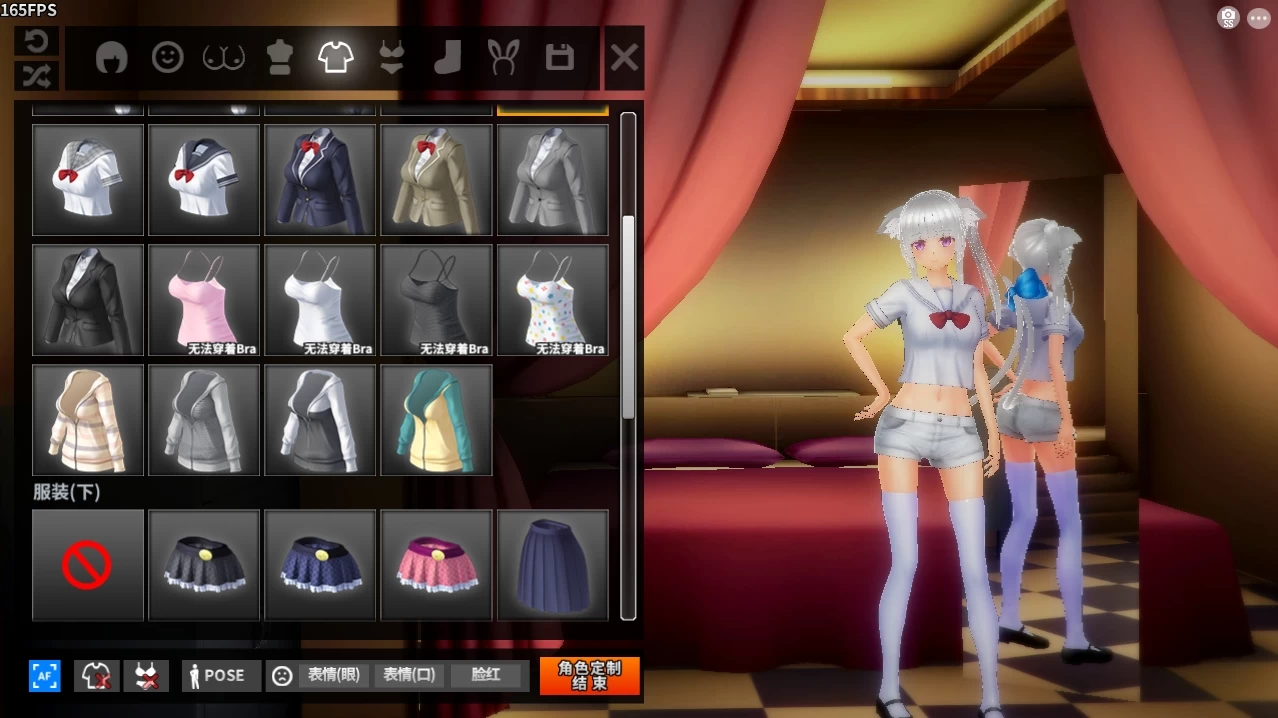This screenshot has height=718, width=1278.
Task: Randomize with the shuffle arrows button
Action: click(37, 76)
